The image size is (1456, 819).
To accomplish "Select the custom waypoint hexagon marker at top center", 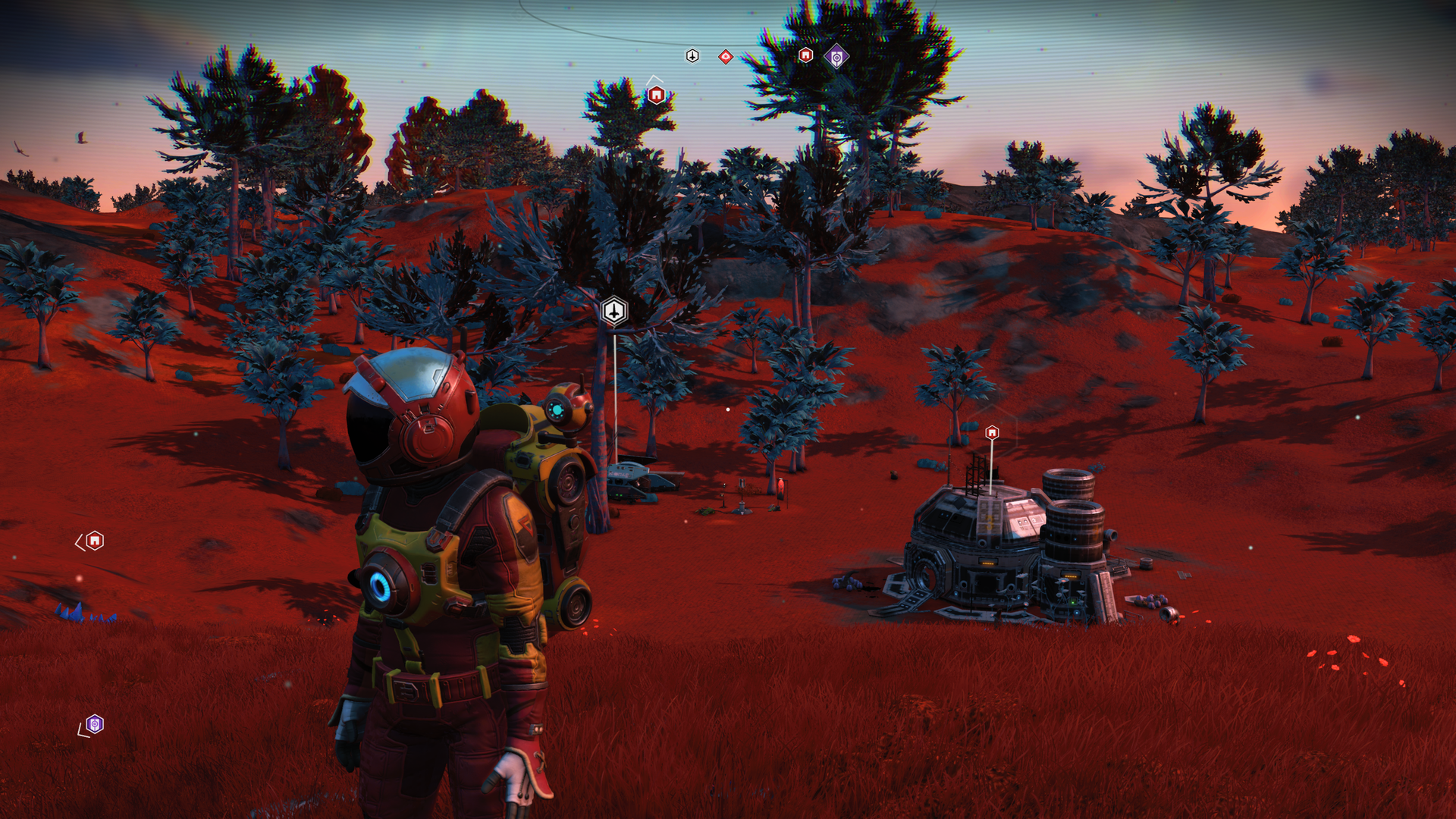I will pos(691,55).
